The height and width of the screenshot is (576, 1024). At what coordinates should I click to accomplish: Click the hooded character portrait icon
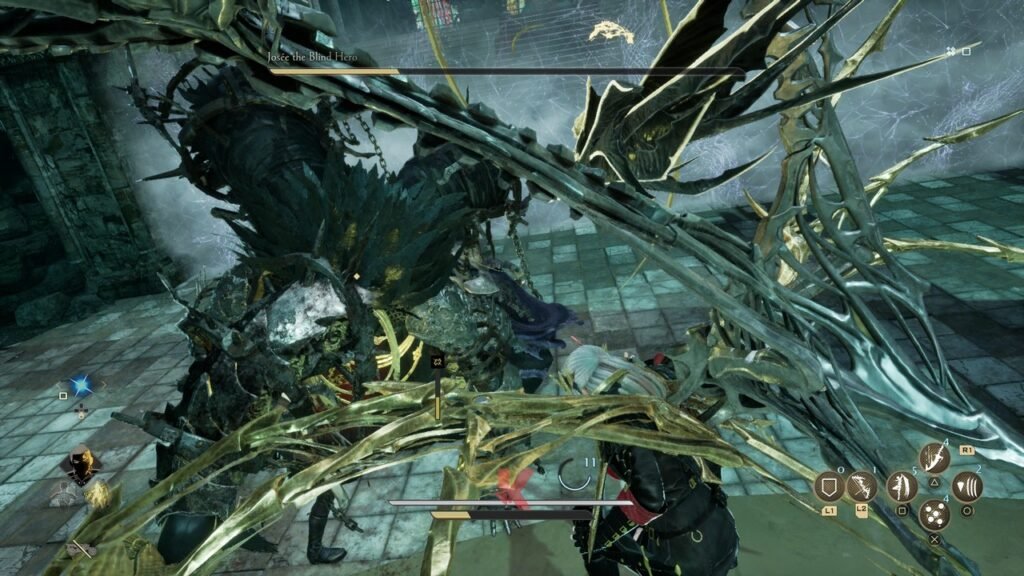coord(79,463)
